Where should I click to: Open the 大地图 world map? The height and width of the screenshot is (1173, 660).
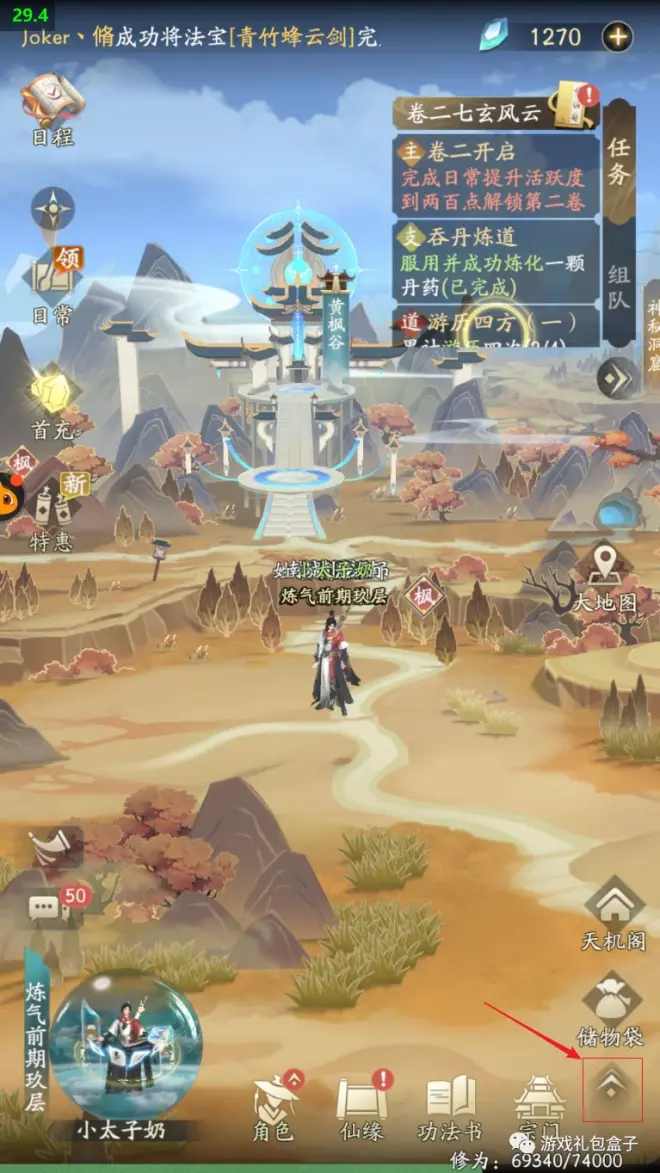604,577
